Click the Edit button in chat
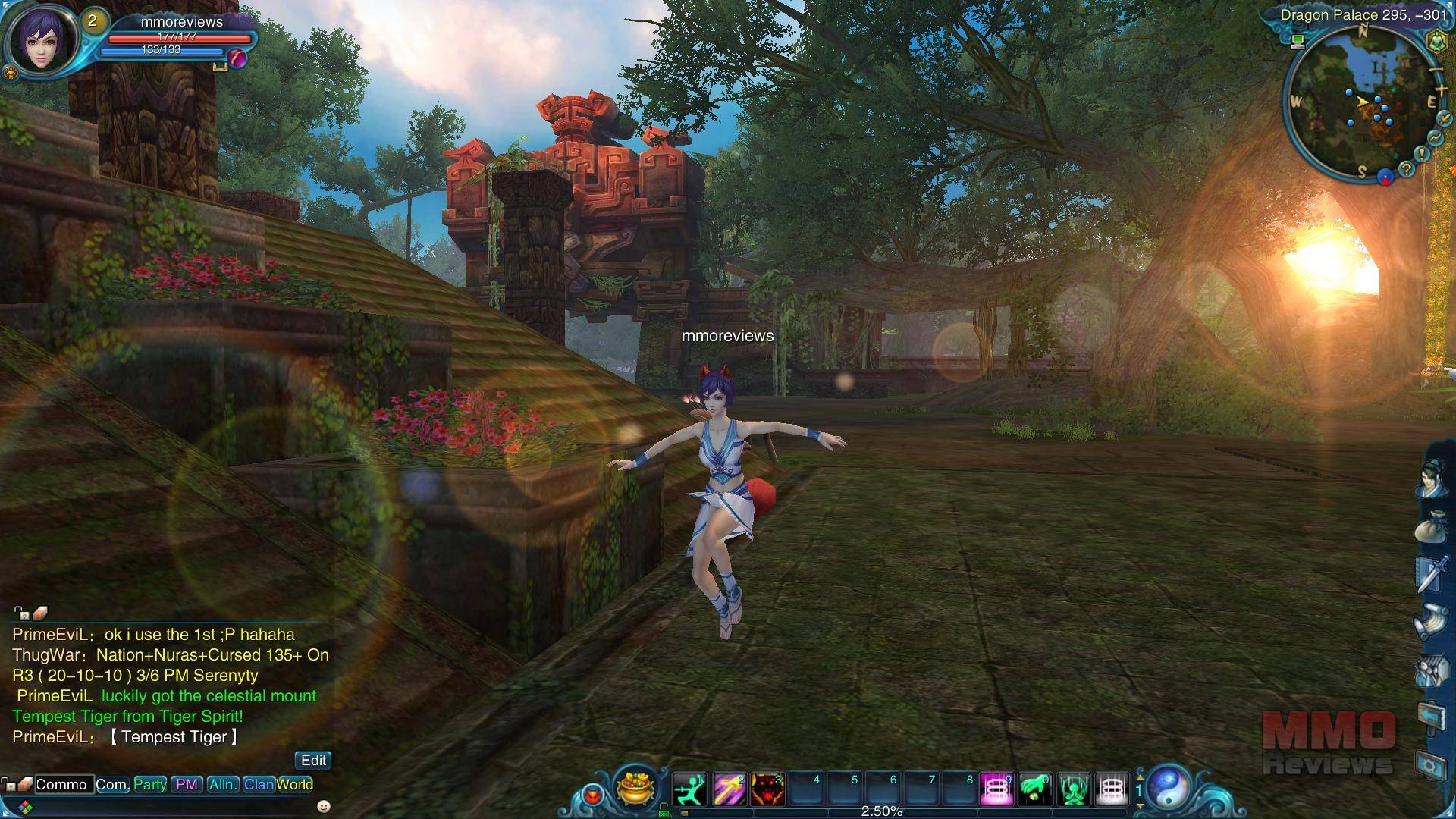 tap(313, 760)
